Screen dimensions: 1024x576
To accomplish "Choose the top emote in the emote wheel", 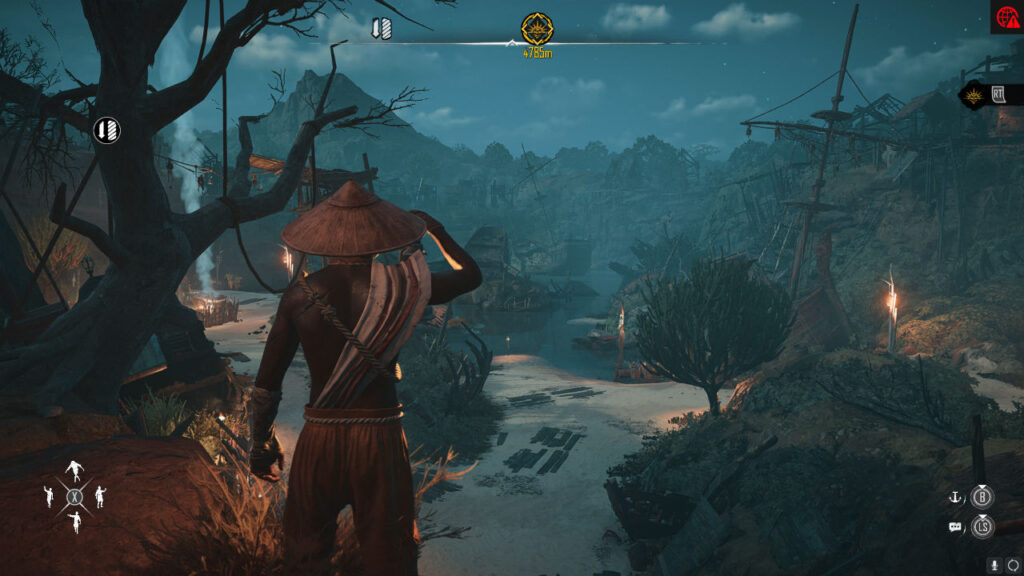I will tap(74, 470).
